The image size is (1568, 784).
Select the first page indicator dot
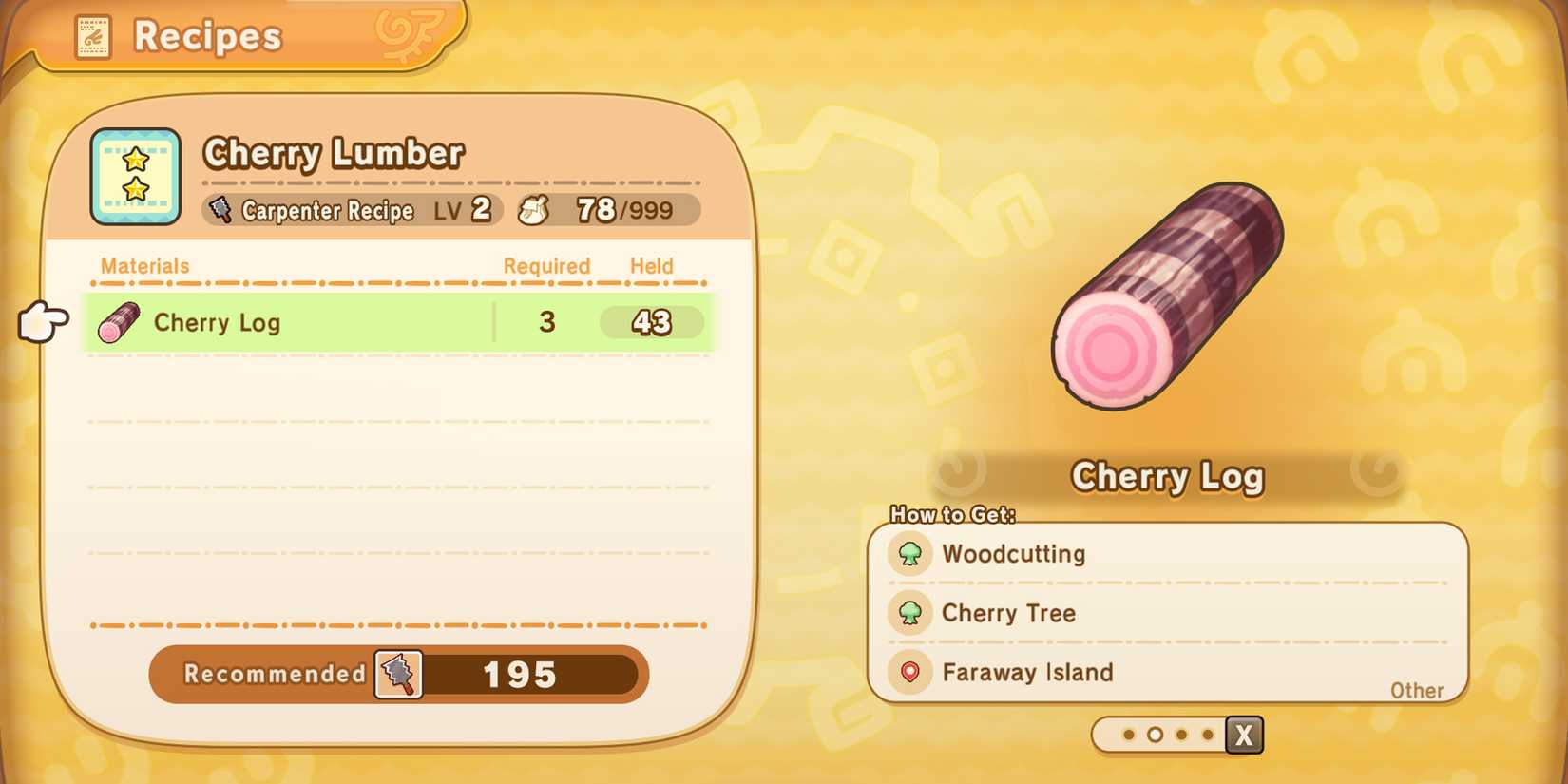1130,735
